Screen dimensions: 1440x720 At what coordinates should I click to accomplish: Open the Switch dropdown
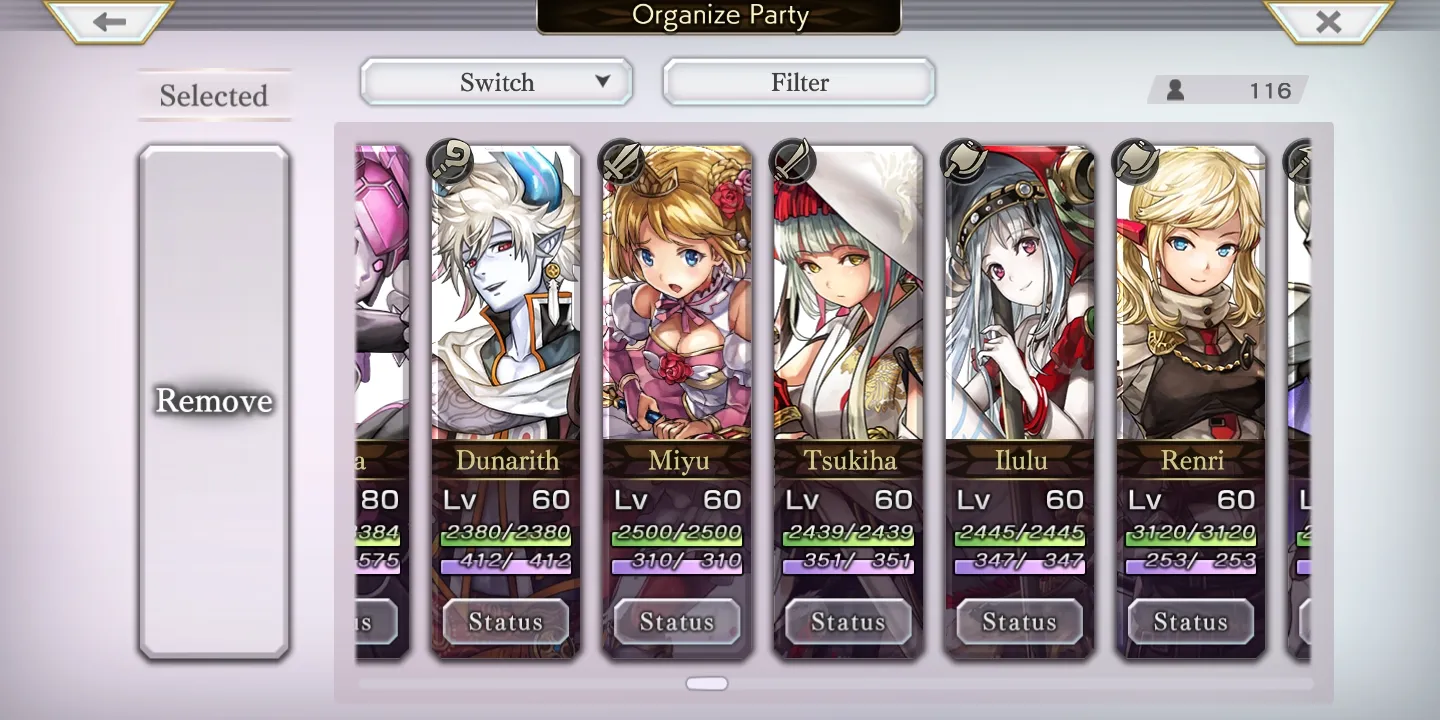497,82
